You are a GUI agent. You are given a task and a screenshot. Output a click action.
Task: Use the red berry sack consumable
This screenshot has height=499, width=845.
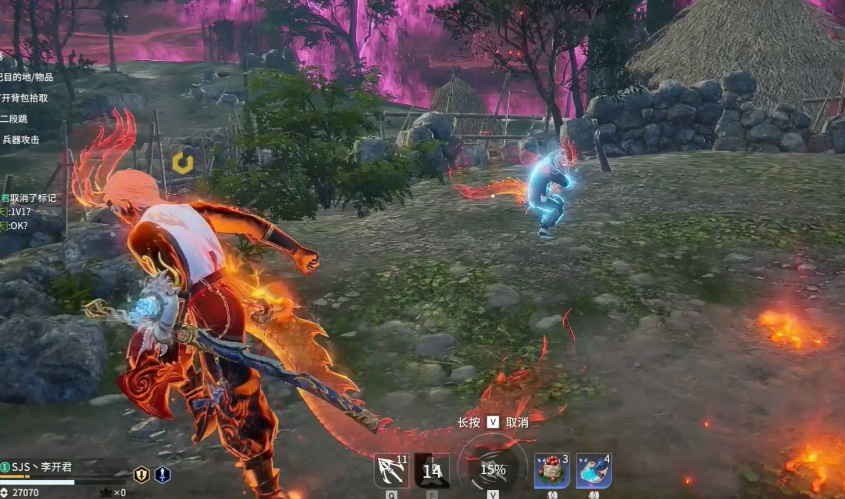[x=551, y=470]
